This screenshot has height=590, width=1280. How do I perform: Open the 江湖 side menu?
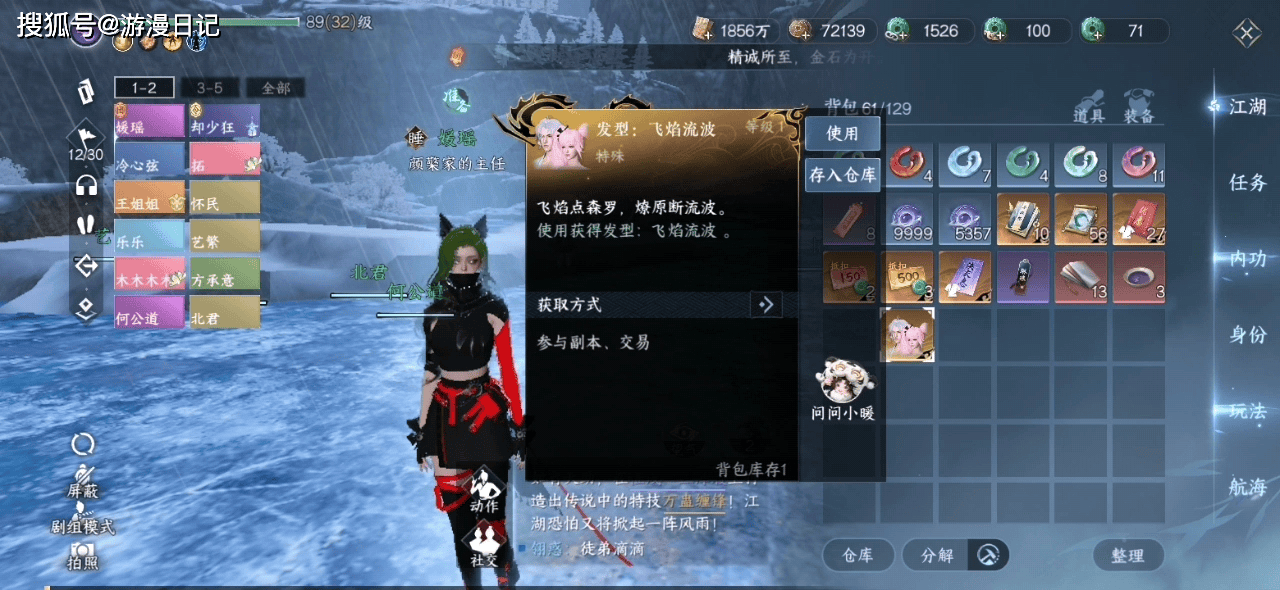tap(1247, 107)
